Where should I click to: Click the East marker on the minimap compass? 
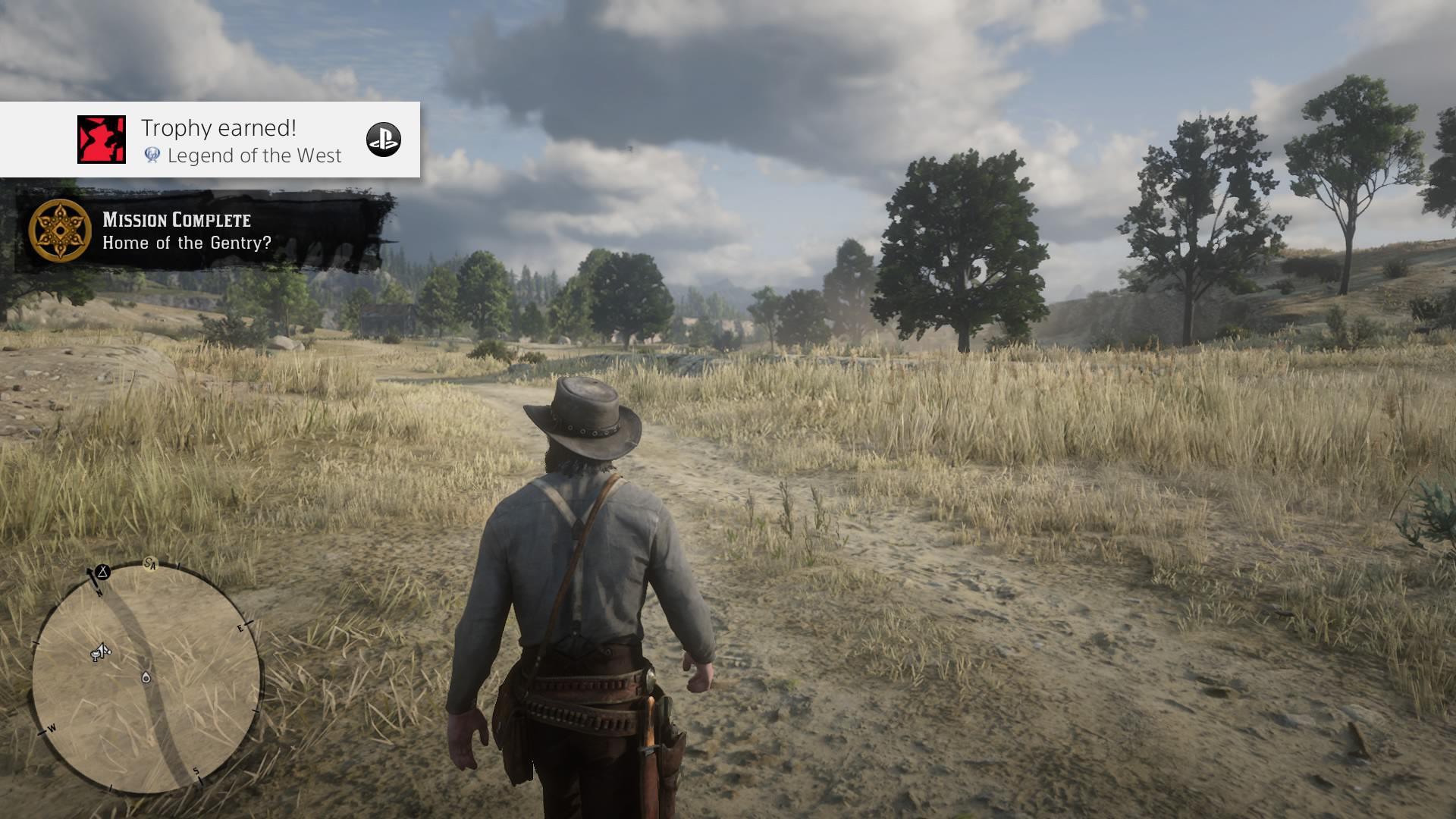[x=240, y=628]
